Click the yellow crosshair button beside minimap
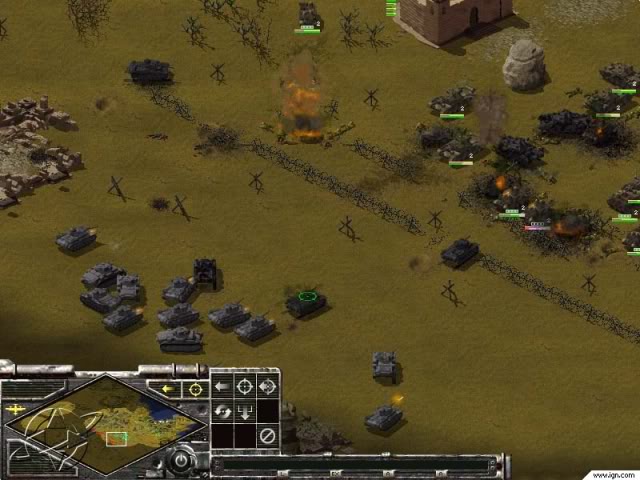Viewport: 640px width, 480px height. (195, 389)
